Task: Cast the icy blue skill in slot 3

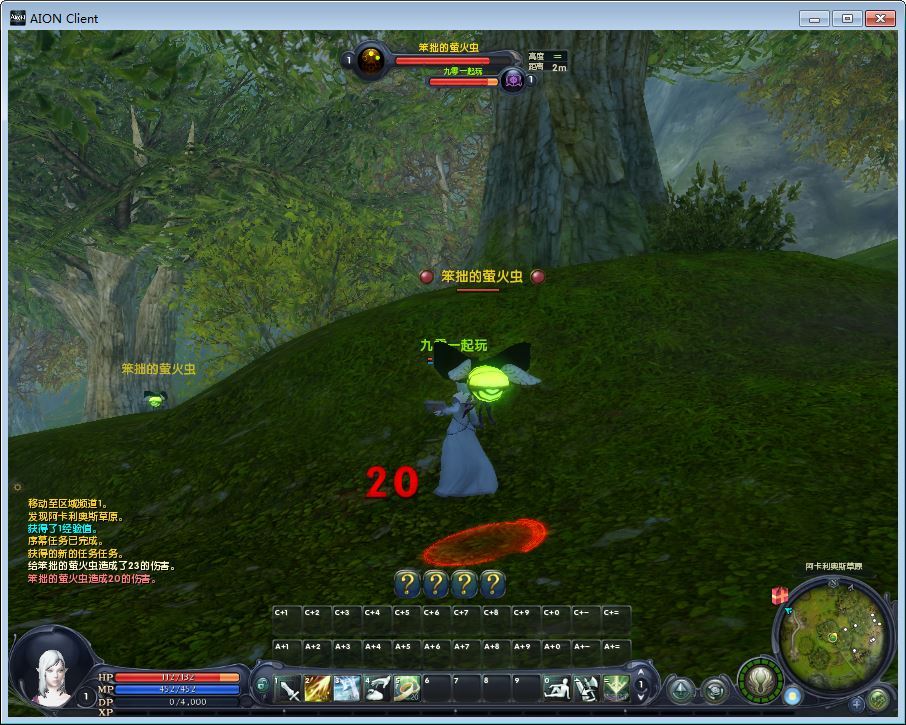Action: [x=348, y=689]
